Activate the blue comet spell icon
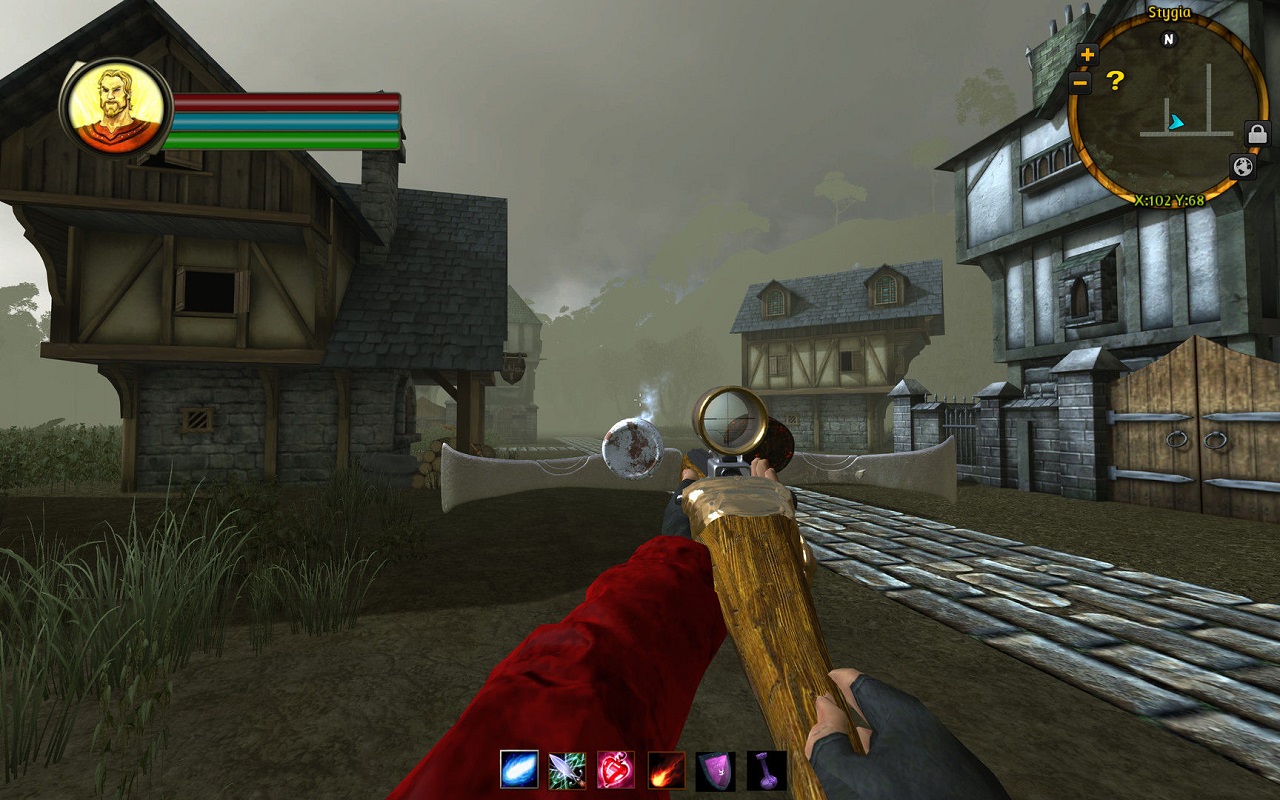The width and height of the screenshot is (1280, 800). coord(519,769)
